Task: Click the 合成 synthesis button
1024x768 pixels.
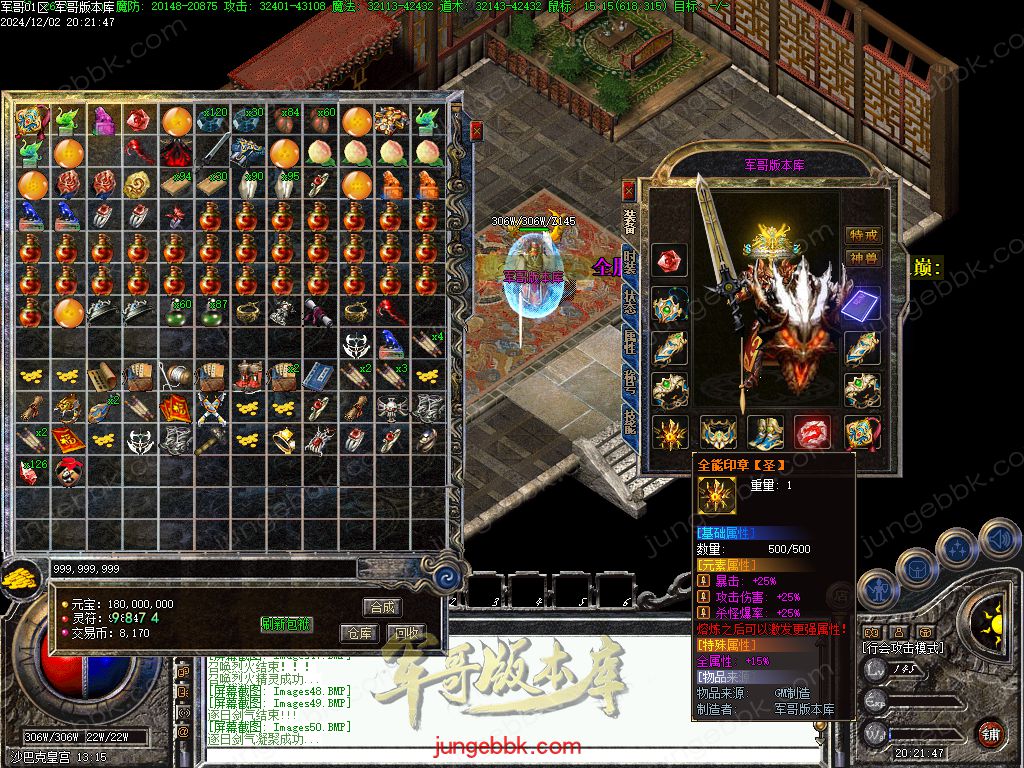Action: coord(382,607)
